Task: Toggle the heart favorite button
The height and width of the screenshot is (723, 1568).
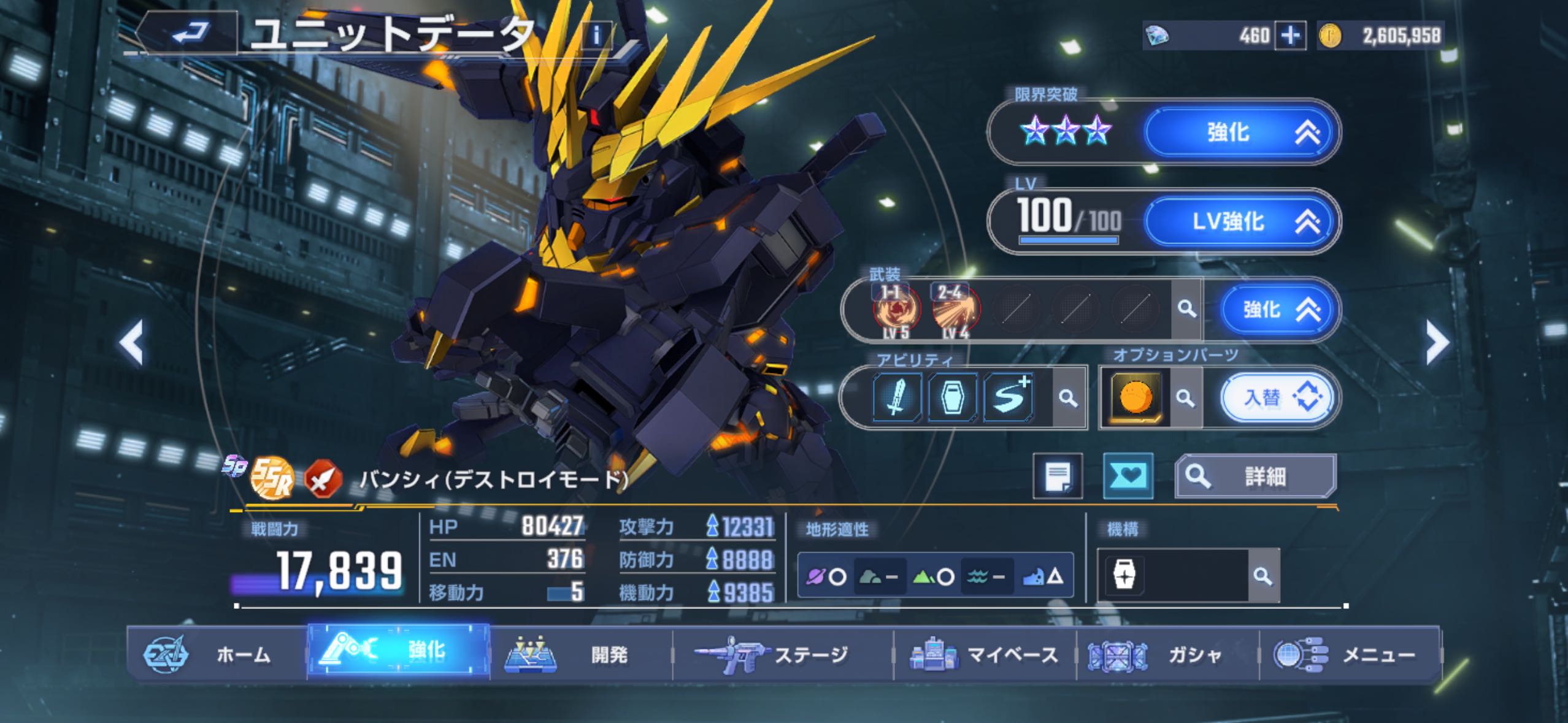Action: (1128, 476)
